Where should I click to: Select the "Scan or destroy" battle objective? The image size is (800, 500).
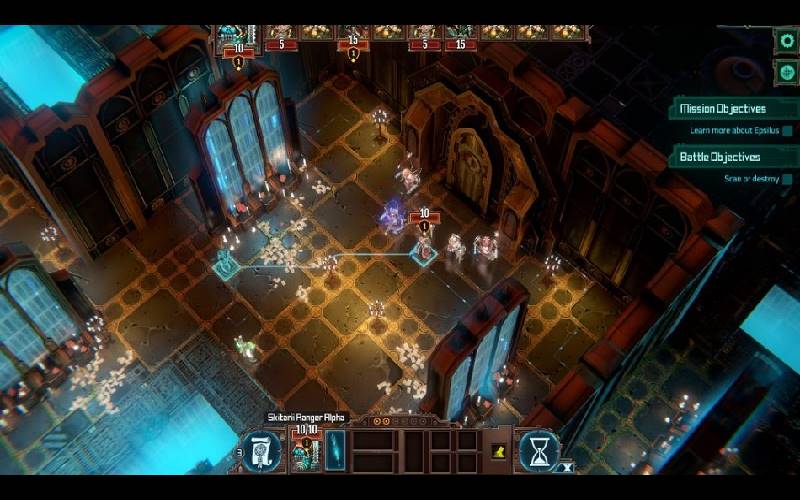[x=751, y=179]
